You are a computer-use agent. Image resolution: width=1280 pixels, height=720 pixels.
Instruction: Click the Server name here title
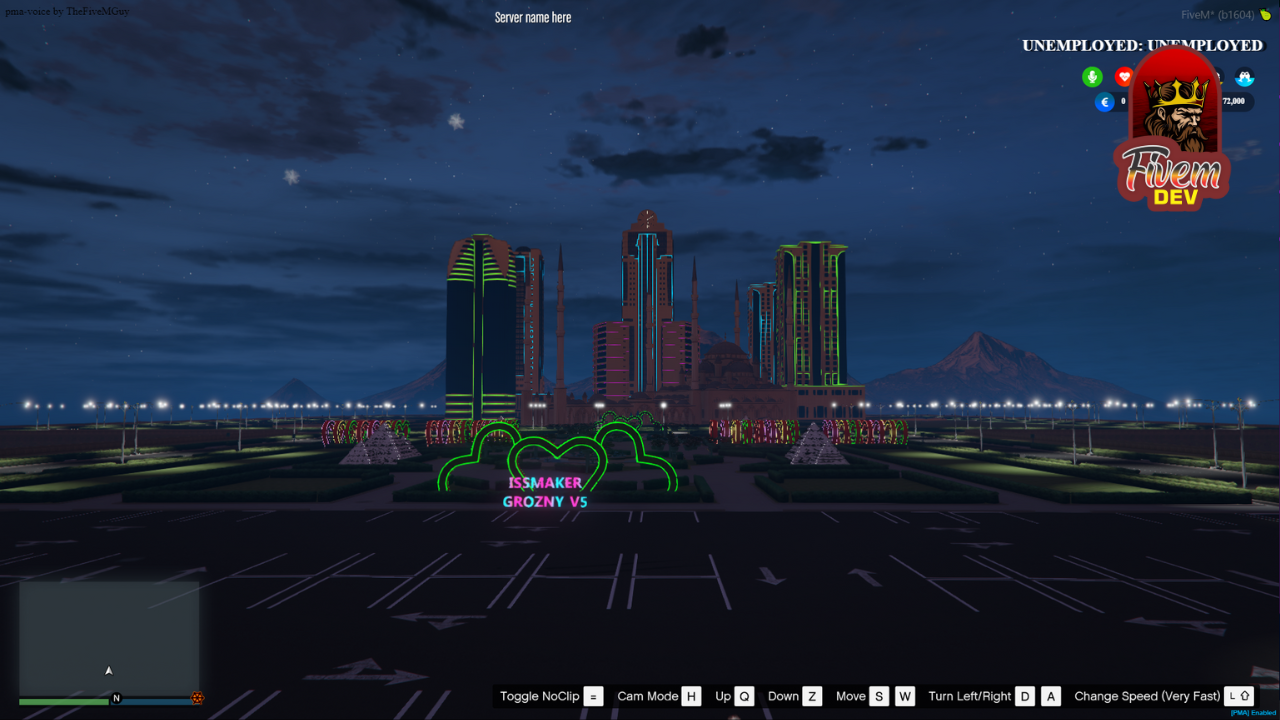[x=532, y=16]
